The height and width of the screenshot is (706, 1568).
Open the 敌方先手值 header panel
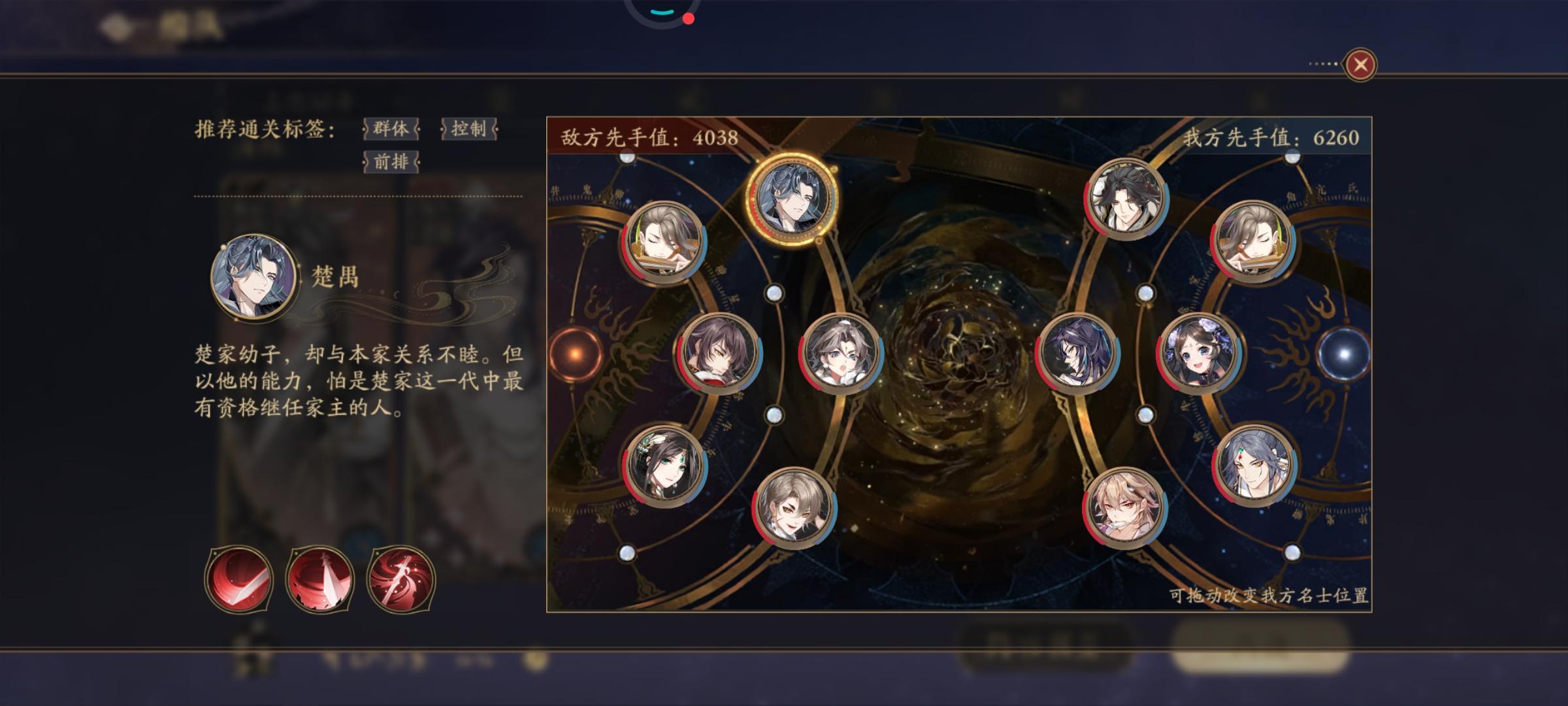(x=648, y=137)
